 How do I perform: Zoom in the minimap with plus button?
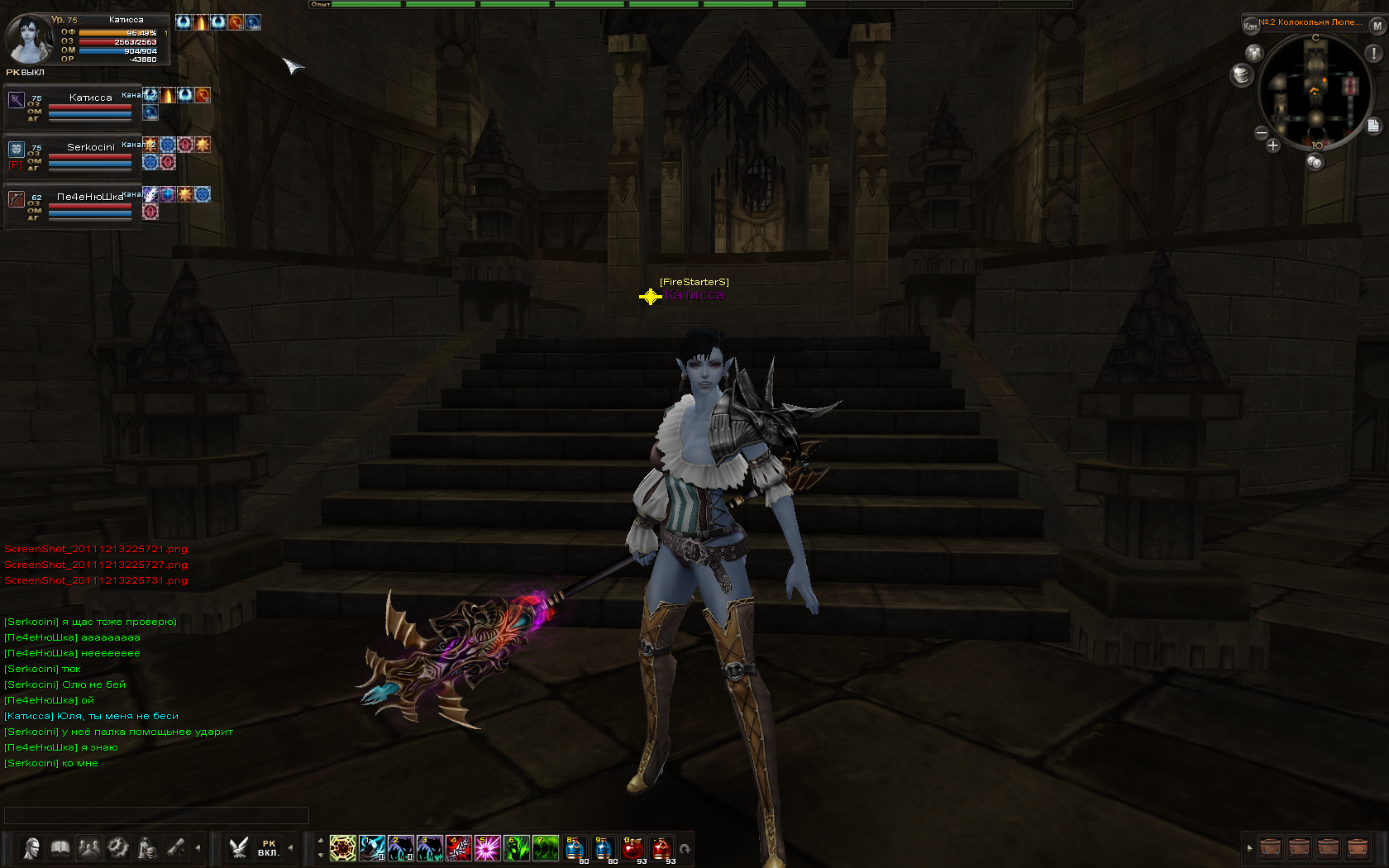1273,146
